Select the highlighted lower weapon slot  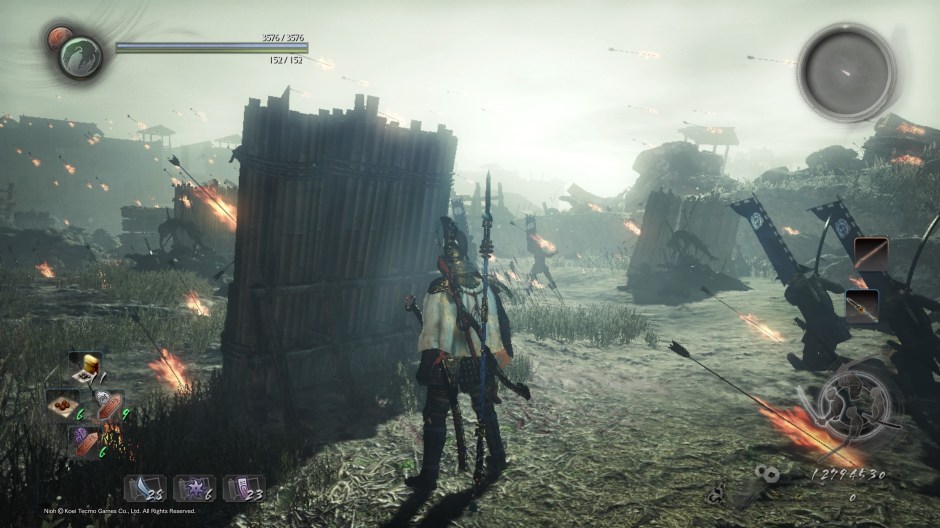point(862,305)
